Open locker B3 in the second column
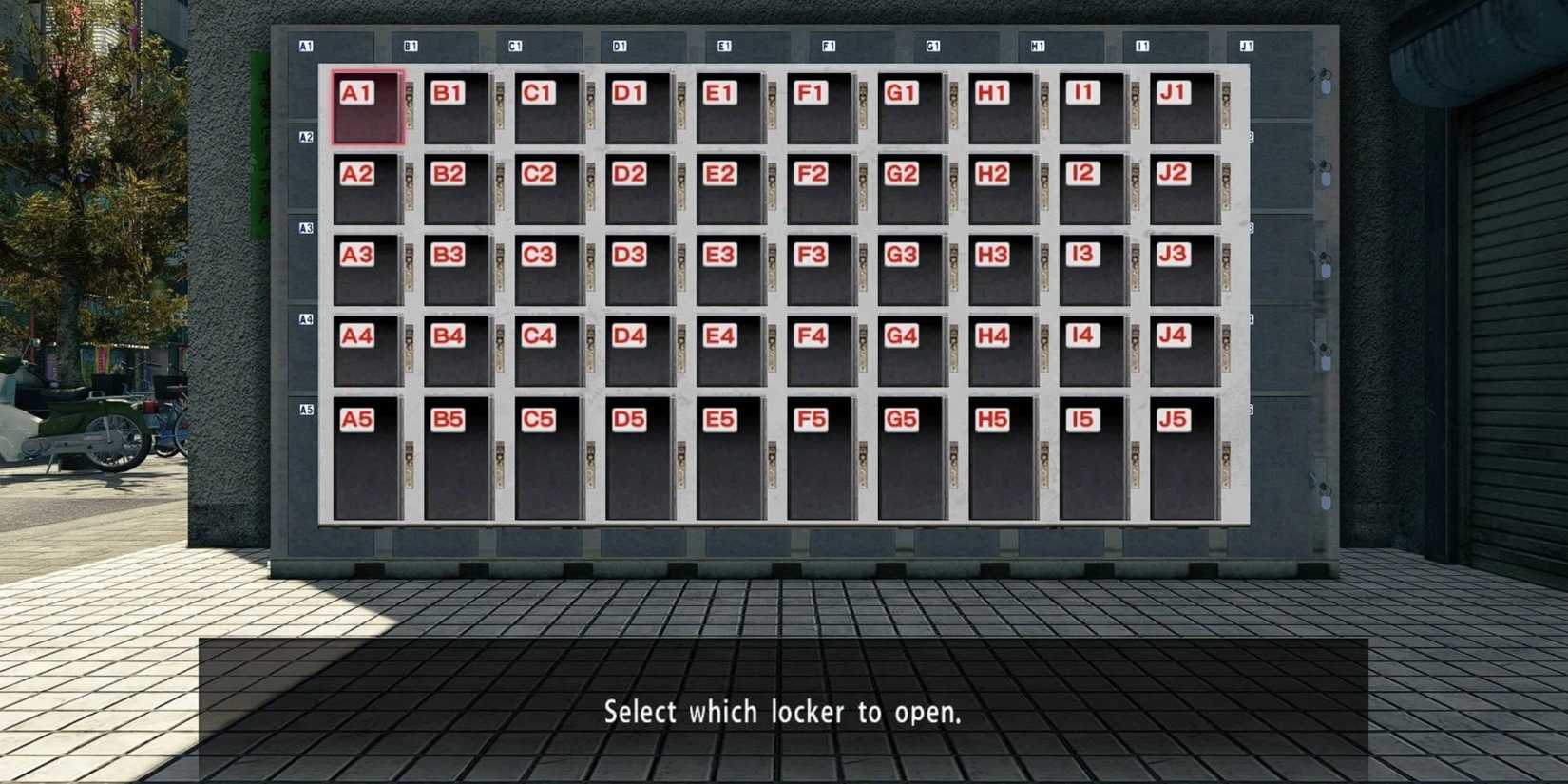The height and width of the screenshot is (784, 1568). (x=457, y=271)
